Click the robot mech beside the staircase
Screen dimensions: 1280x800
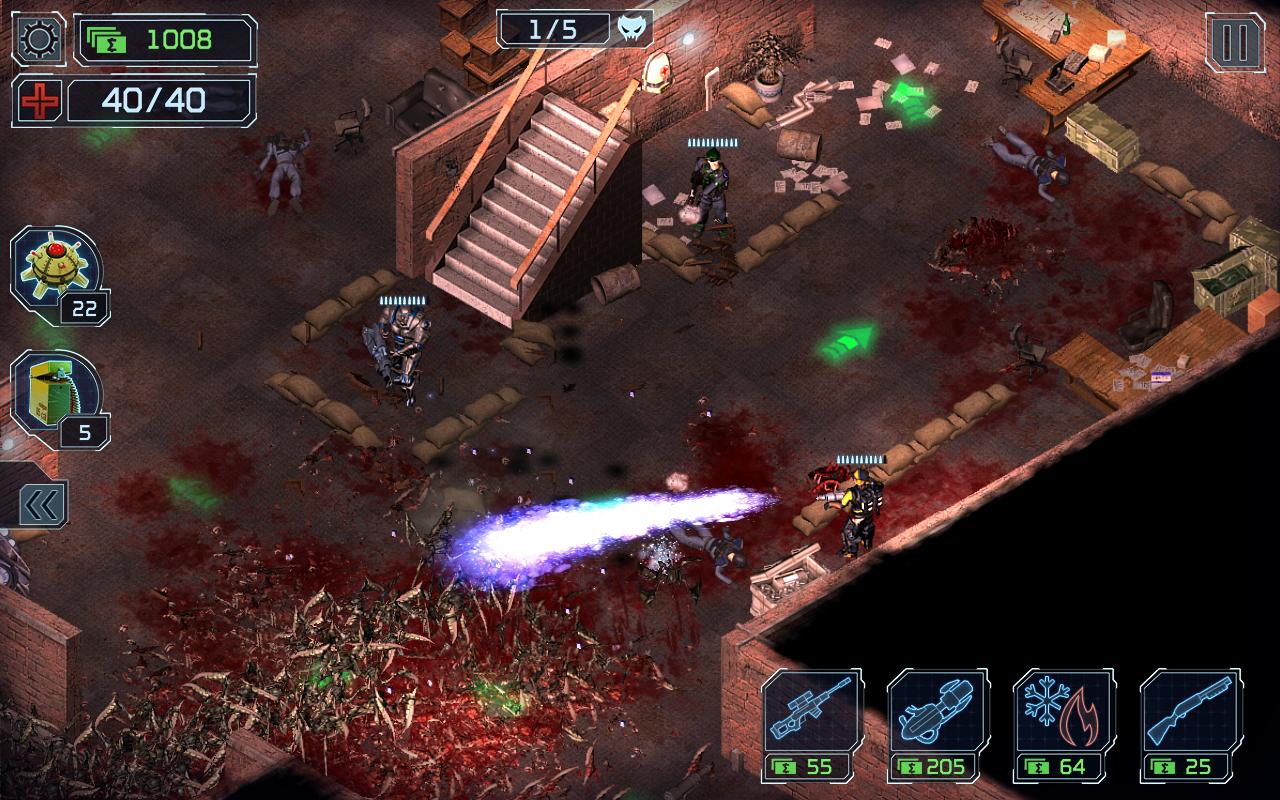point(400,350)
